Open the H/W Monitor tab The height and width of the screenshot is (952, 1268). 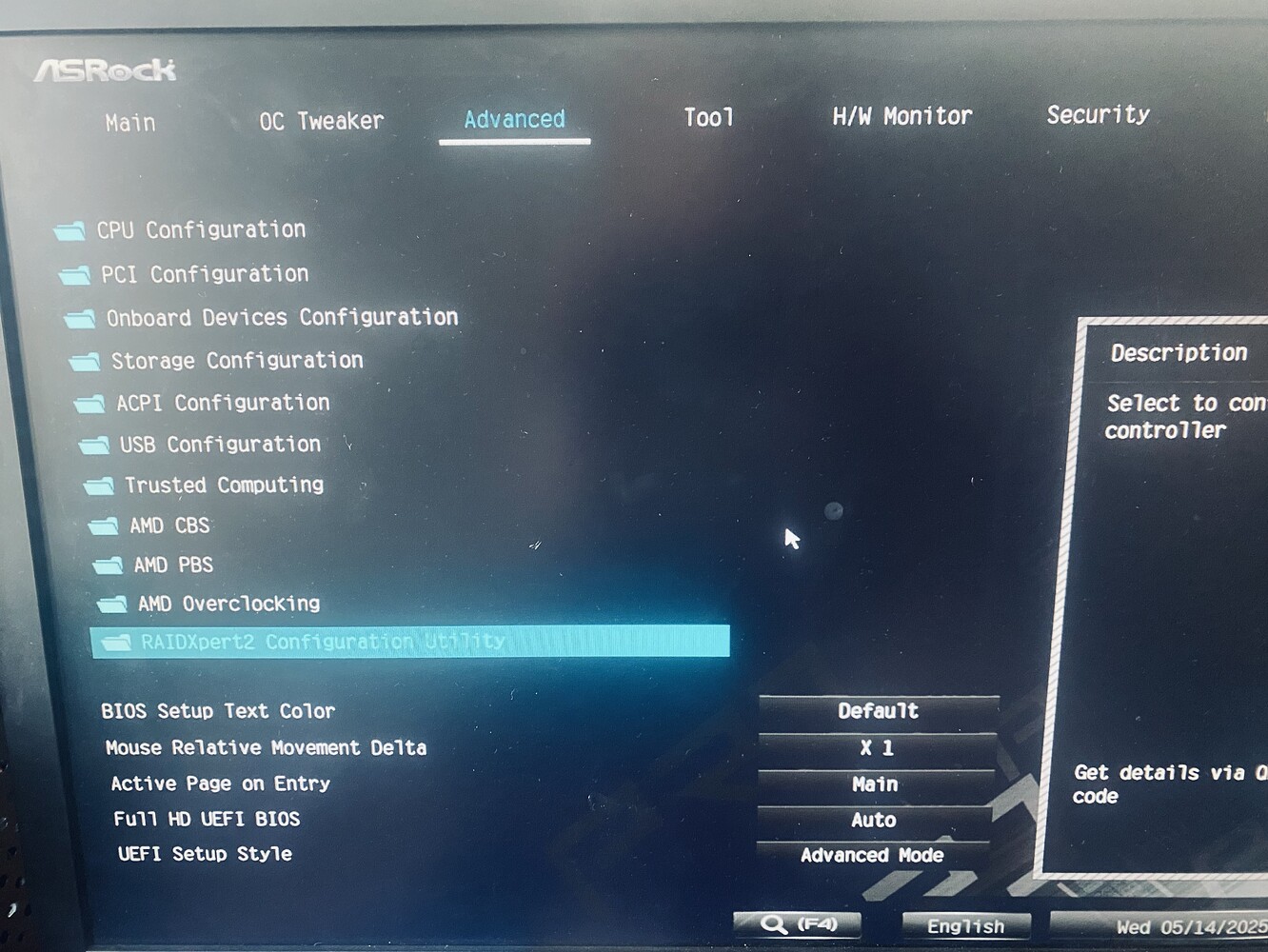point(901,115)
